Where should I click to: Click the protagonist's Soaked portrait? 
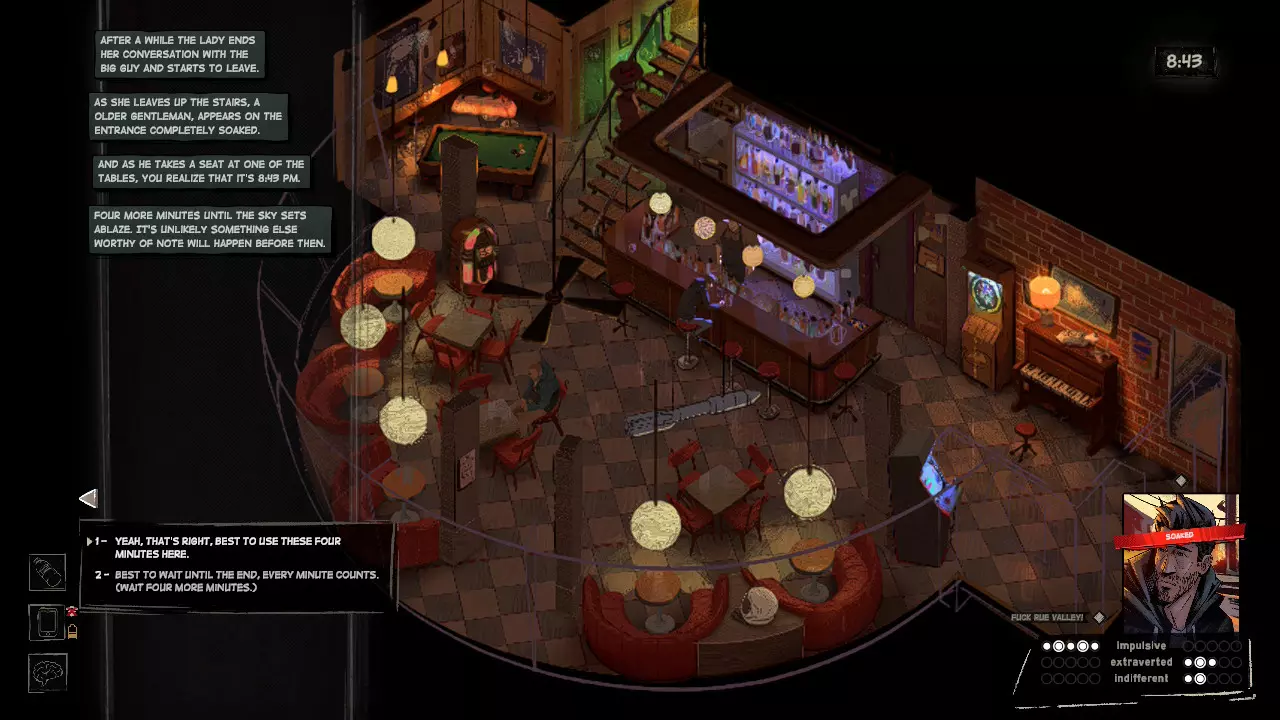tap(1180, 563)
